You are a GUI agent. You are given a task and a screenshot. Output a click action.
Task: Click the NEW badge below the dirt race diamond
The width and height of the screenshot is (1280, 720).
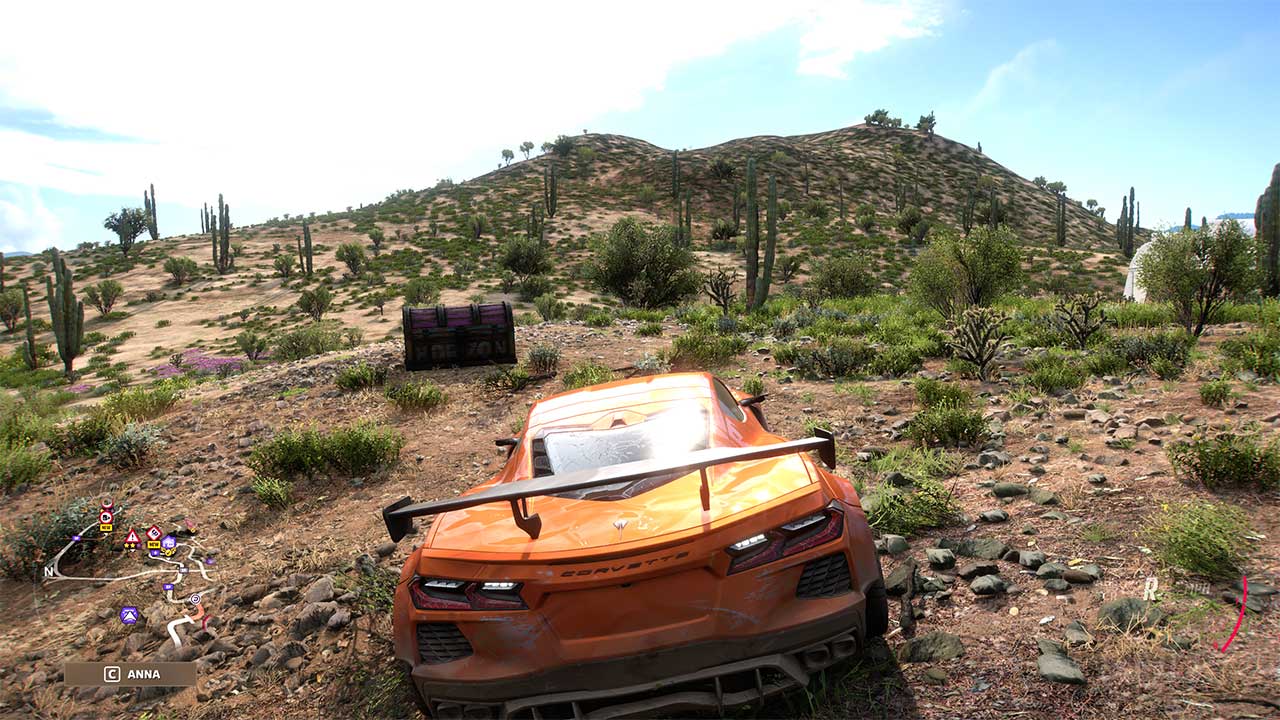(x=153, y=544)
